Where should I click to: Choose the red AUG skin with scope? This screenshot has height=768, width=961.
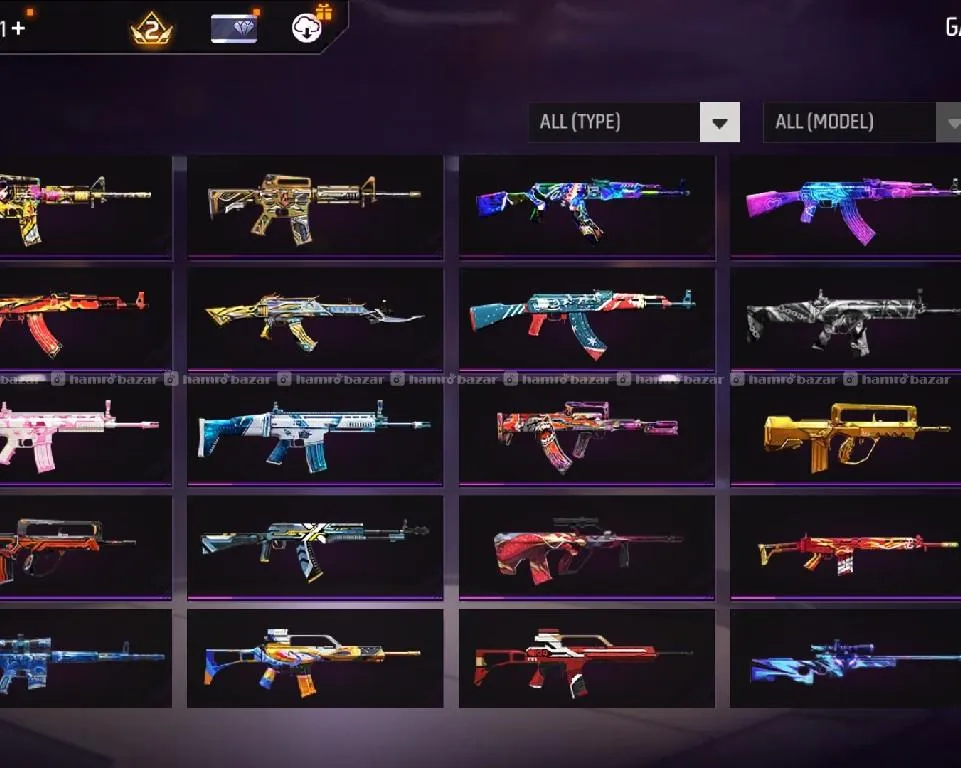tap(587, 547)
